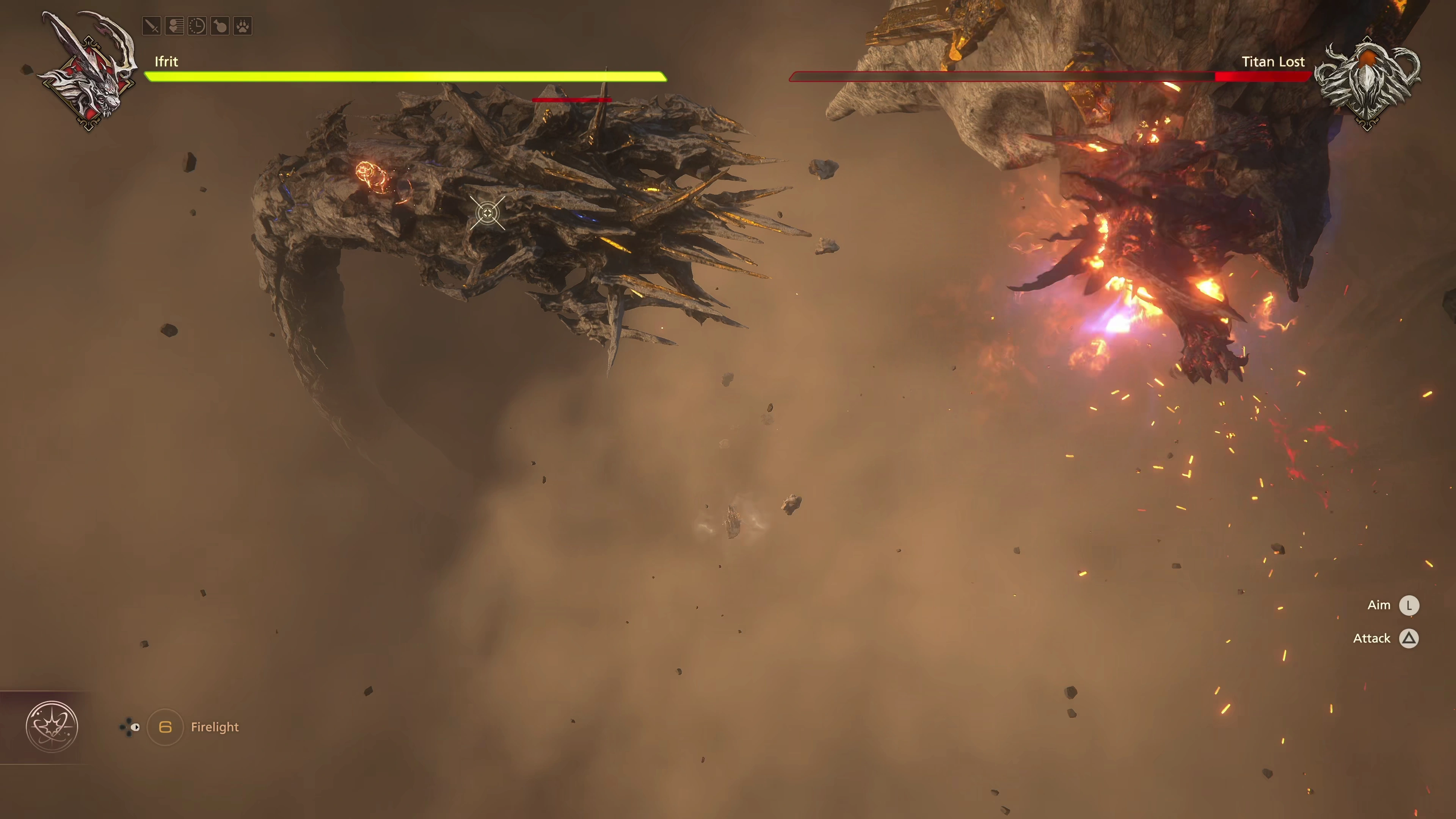The height and width of the screenshot is (819, 1456).
Task: Select the wolf paw accessory icon
Action: [x=243, y=26]
